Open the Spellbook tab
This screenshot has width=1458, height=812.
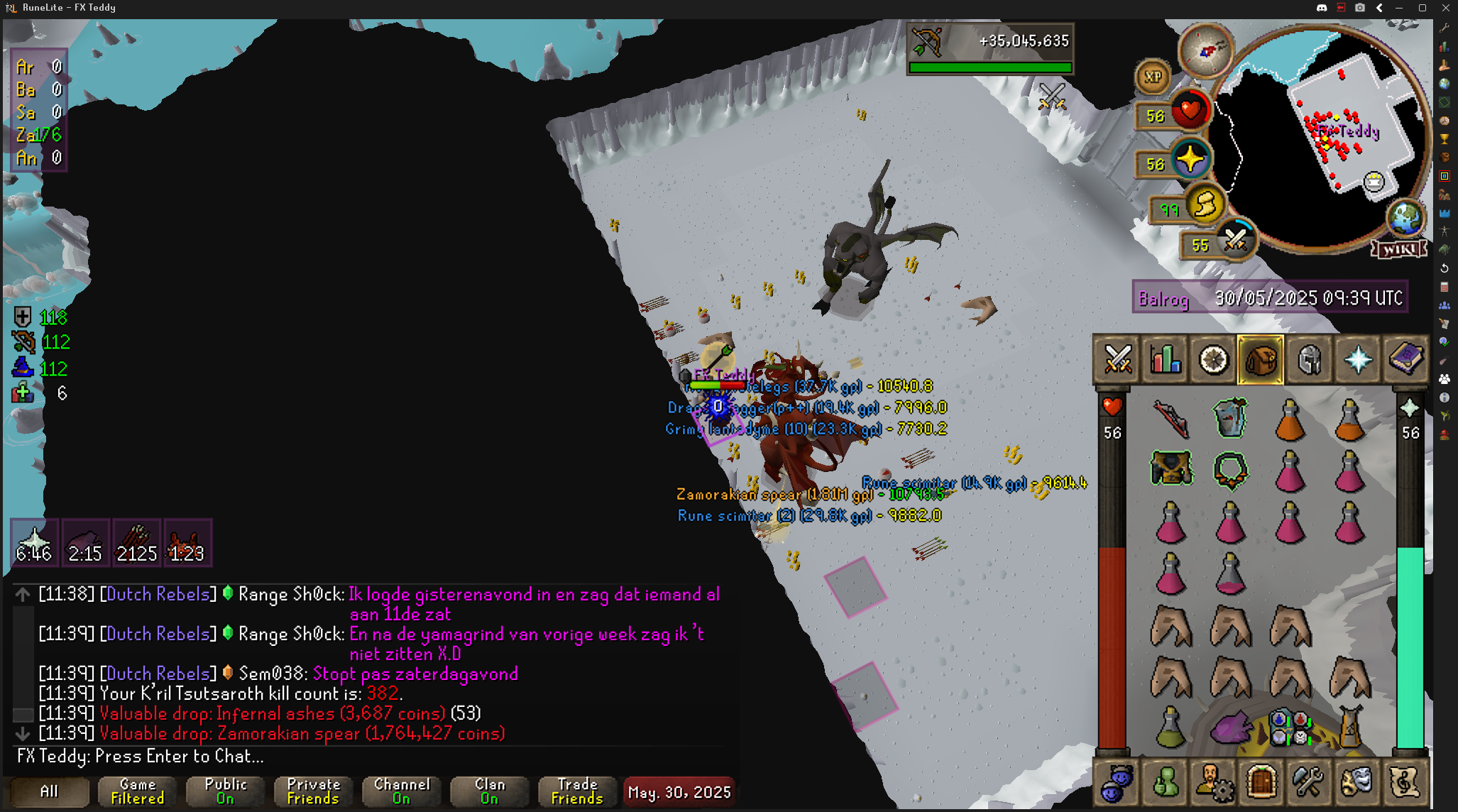1405,359
